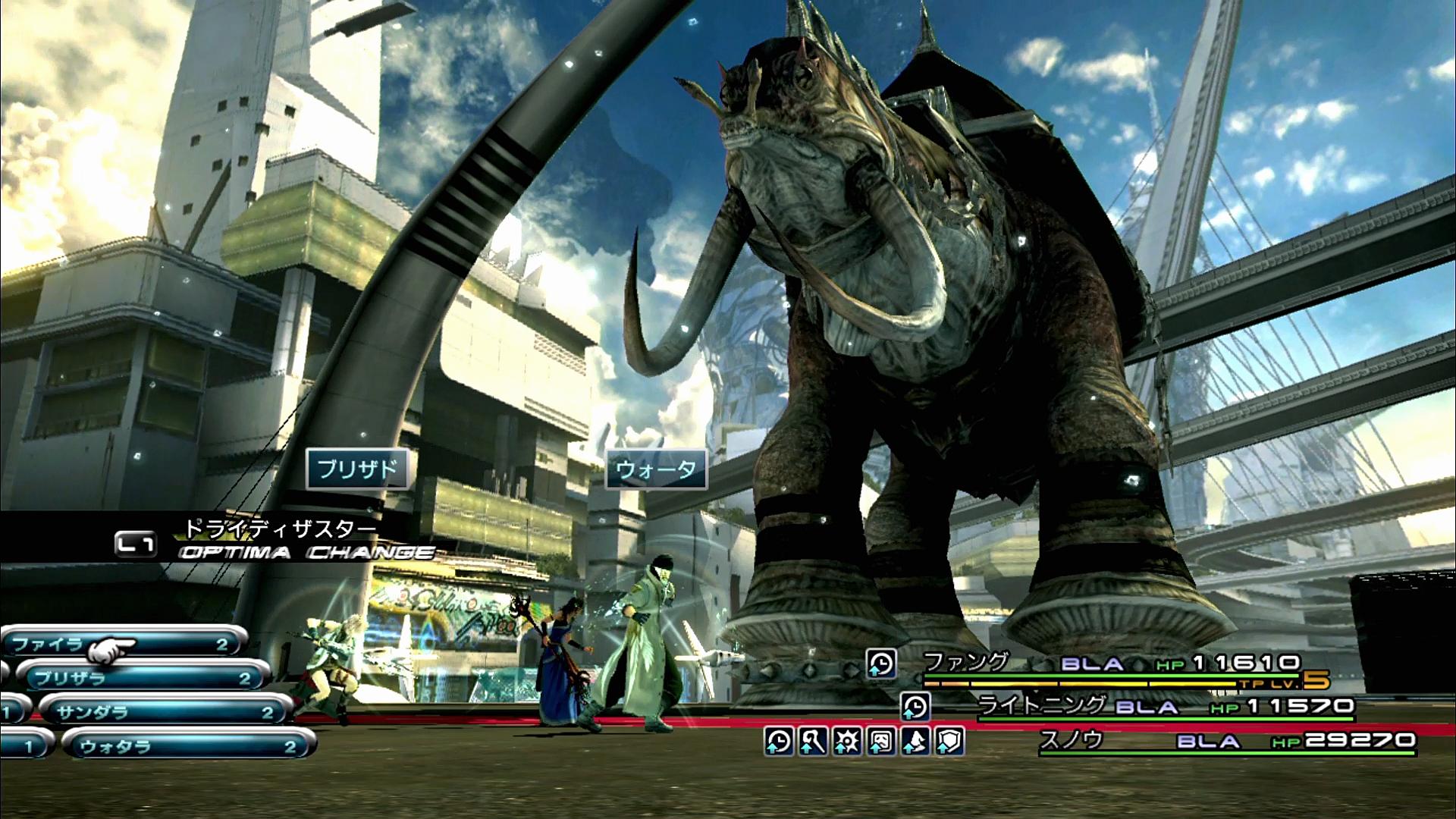This screenshot has height=819, width=1456.
Task: Click the queued ウォータ command slot
Action: point(656,469)
